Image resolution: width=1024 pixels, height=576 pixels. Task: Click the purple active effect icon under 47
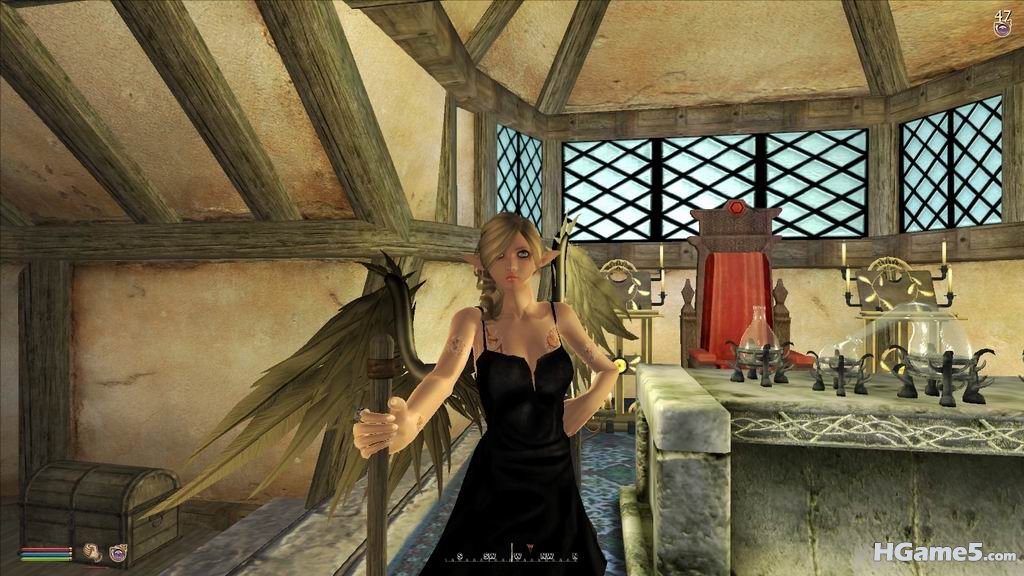[1001, 30]
